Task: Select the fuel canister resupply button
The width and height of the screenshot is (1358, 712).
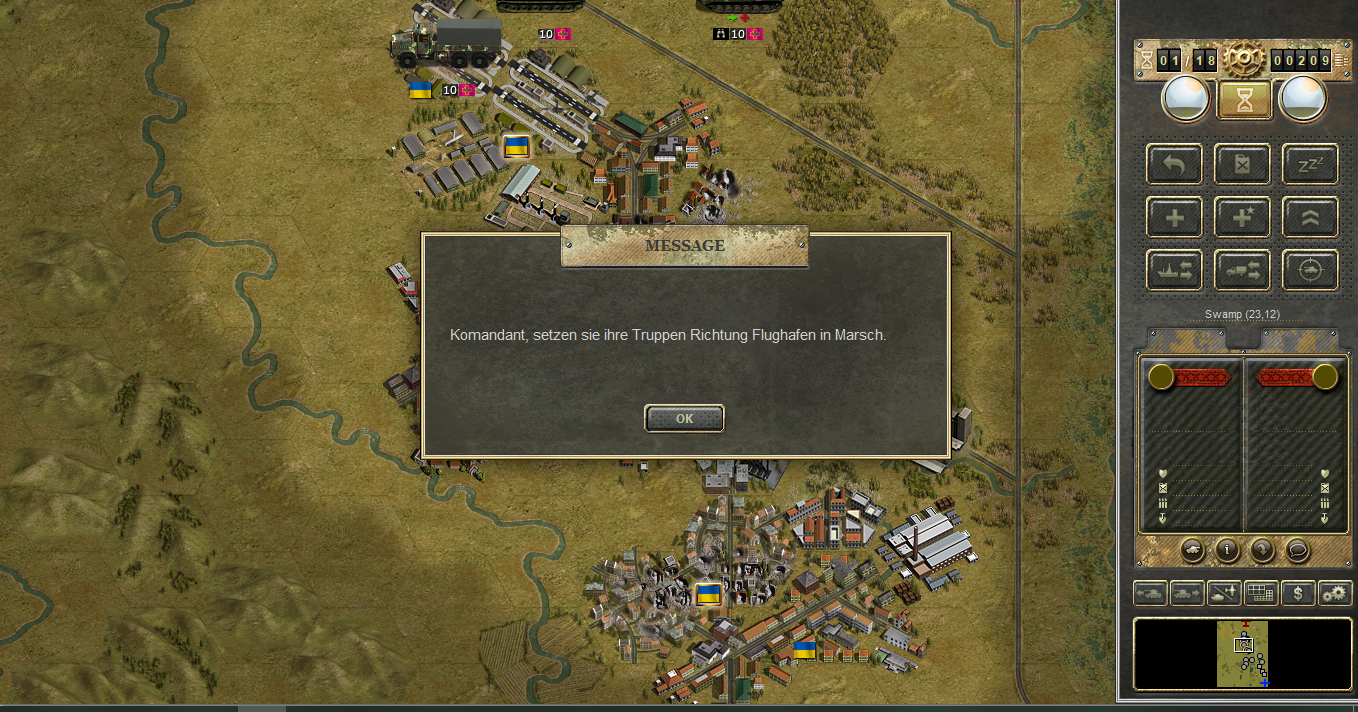Action: [x=1242, y=164]
